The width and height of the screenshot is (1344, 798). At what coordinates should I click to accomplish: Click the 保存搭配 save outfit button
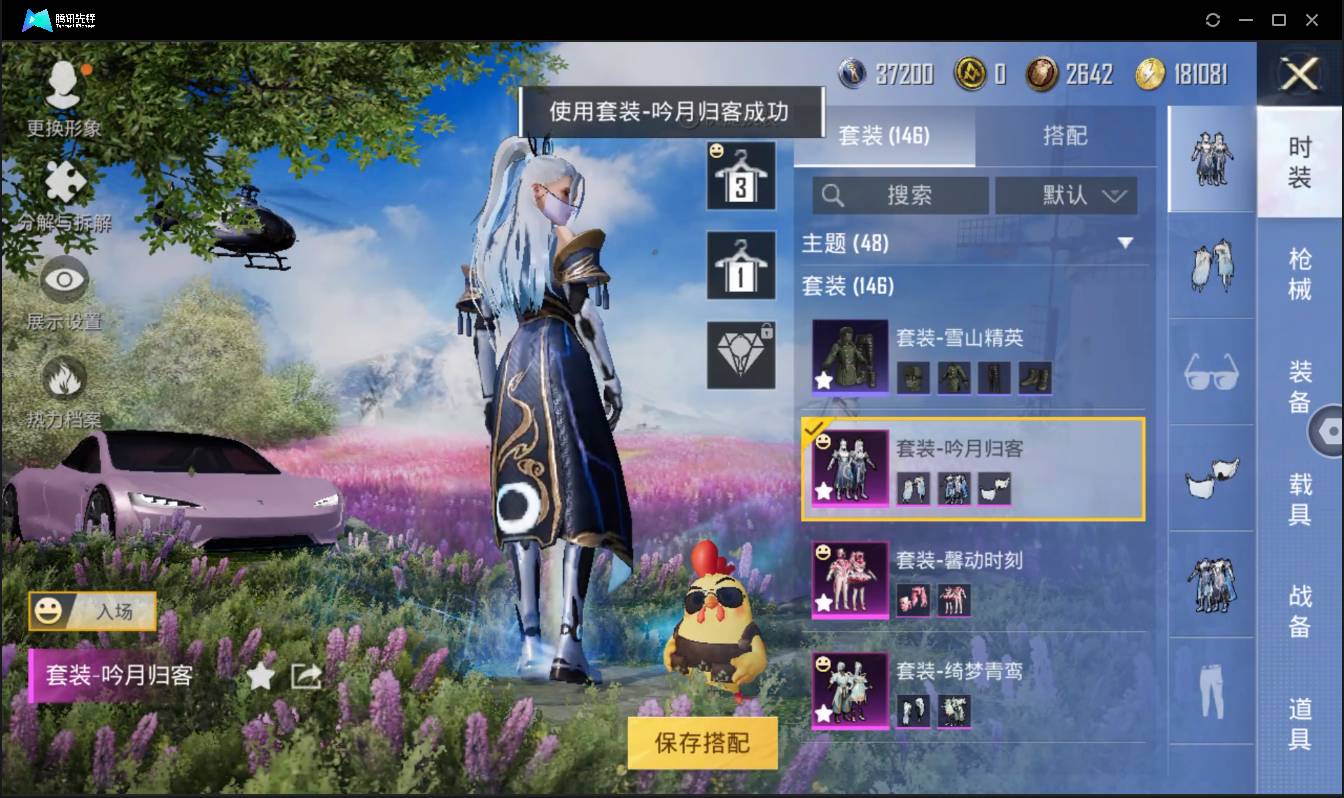tap(701, 742)
